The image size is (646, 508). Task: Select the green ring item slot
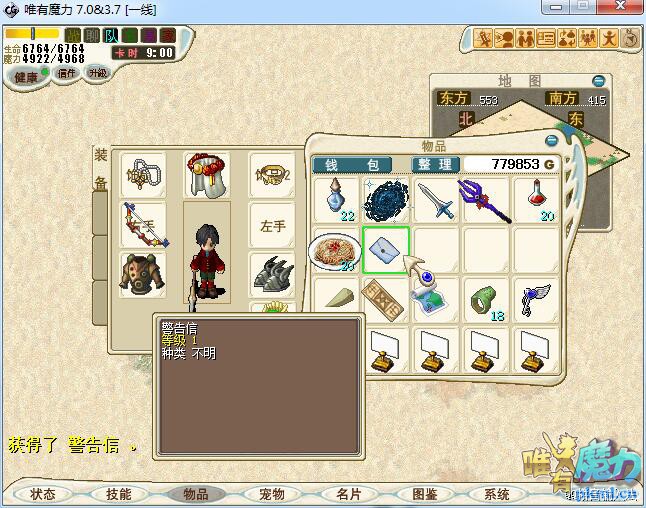pos(487,300)
